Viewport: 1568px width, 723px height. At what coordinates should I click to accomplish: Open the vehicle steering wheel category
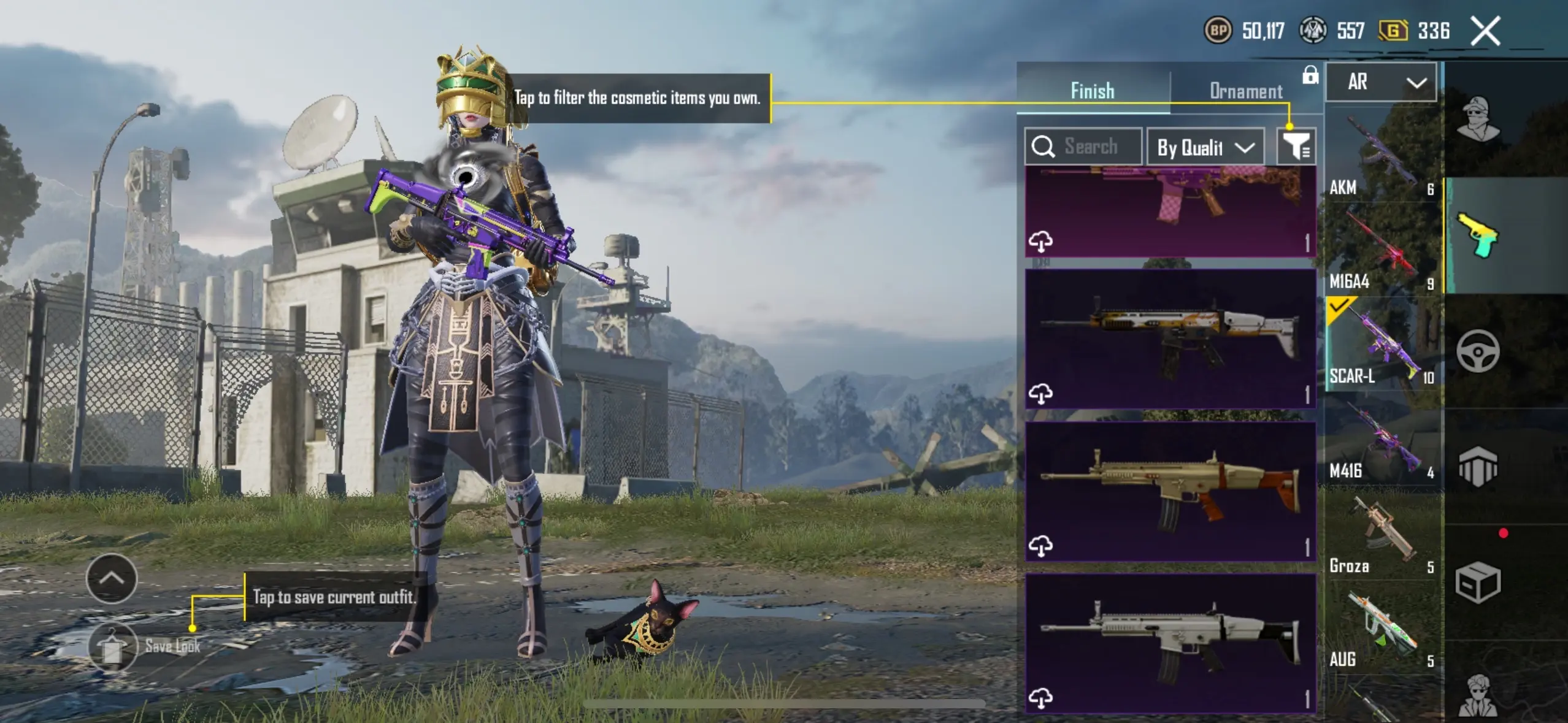click(x=1478, y=351)
